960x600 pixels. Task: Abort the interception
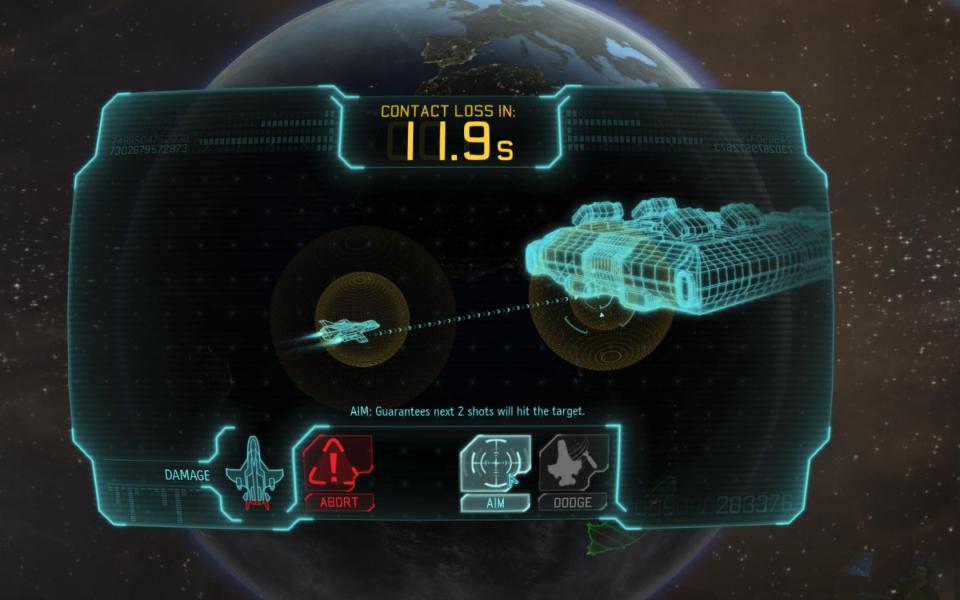(x=338, y=472)
